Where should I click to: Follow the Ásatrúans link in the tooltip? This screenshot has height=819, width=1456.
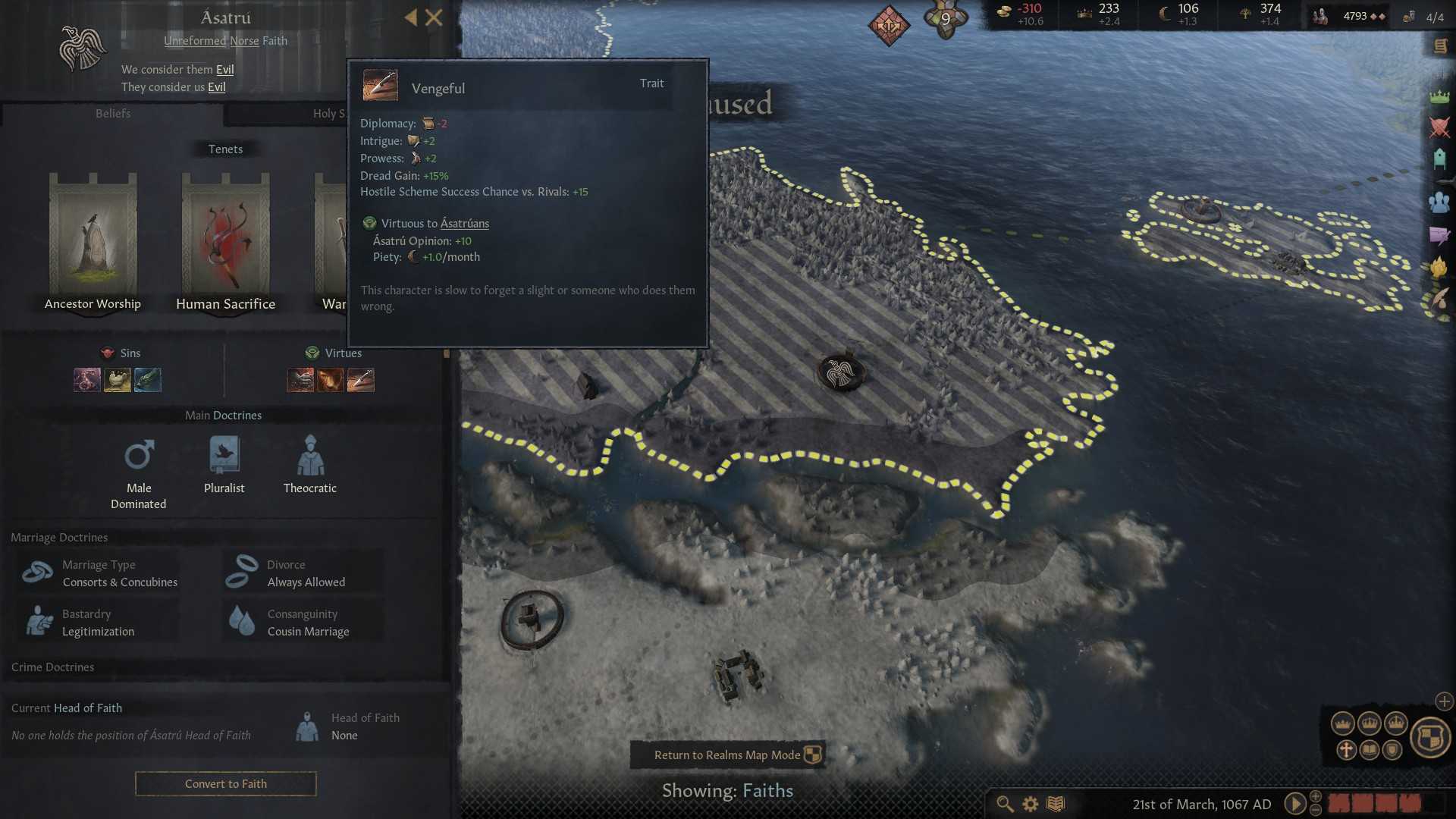(464, 224)
